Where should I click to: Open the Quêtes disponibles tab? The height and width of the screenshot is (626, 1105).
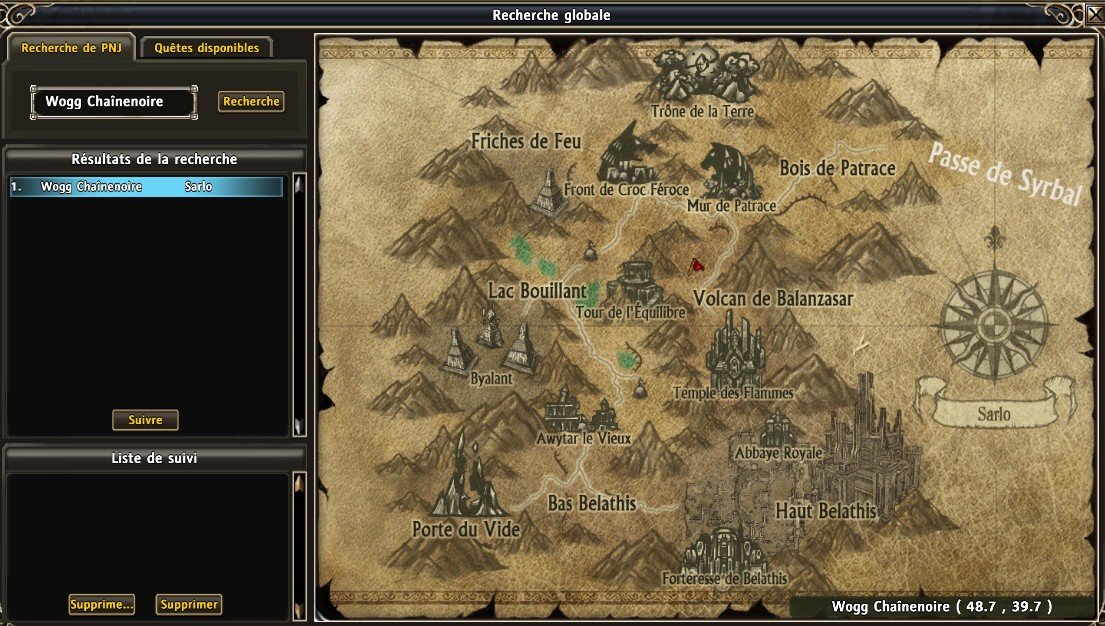click(206, 47)
